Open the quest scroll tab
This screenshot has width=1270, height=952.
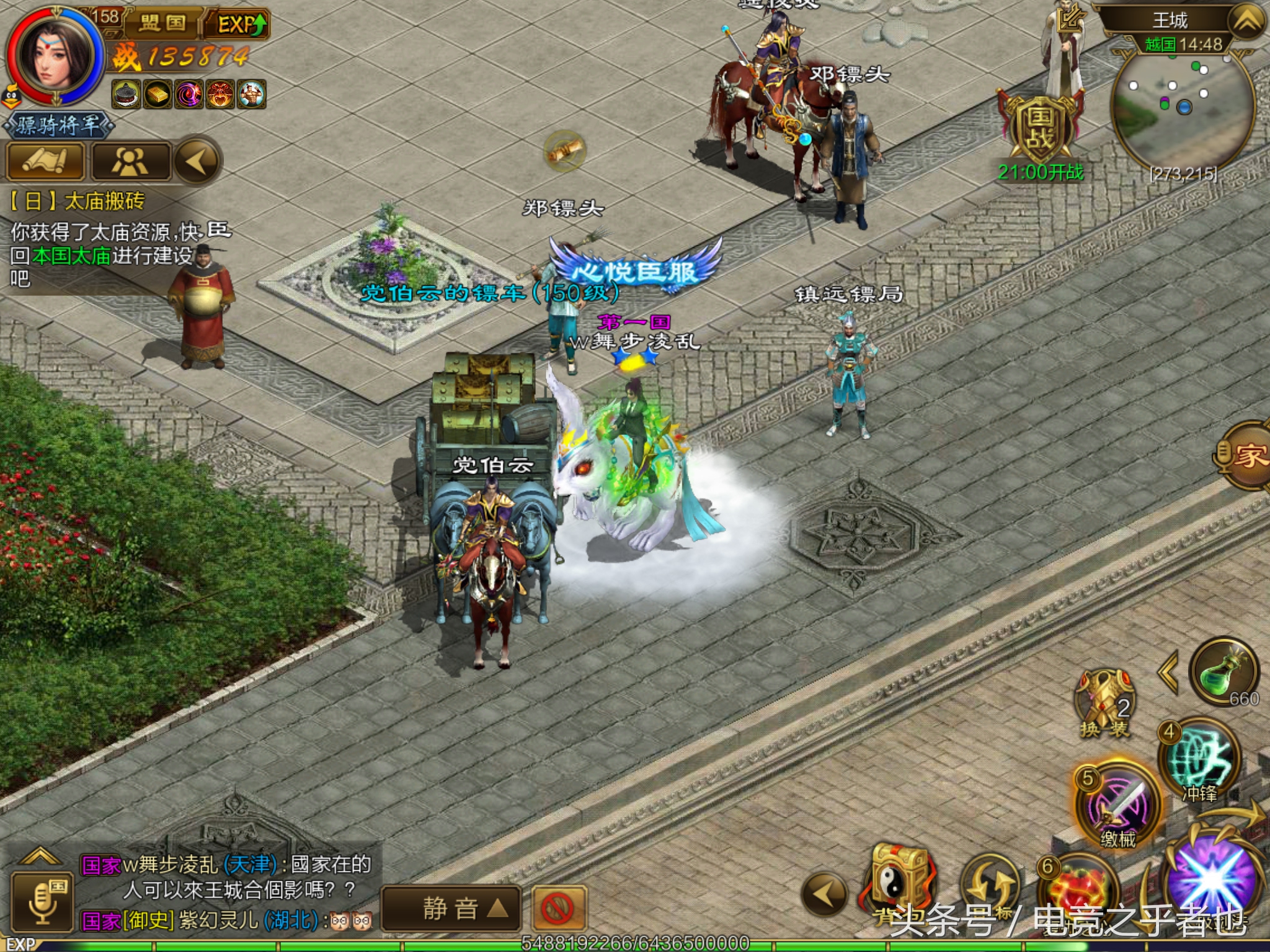coord(45,161)
